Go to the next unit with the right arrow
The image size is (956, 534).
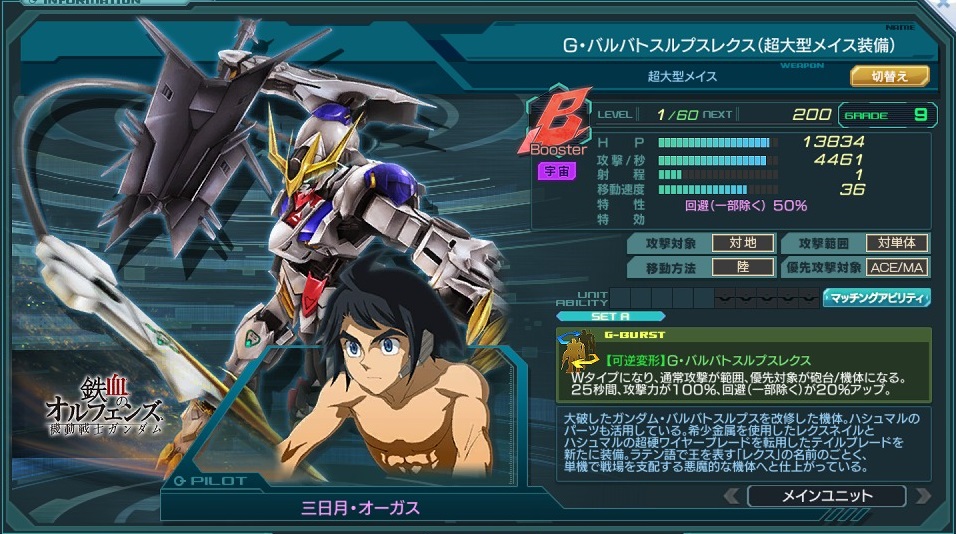point(922,496)
